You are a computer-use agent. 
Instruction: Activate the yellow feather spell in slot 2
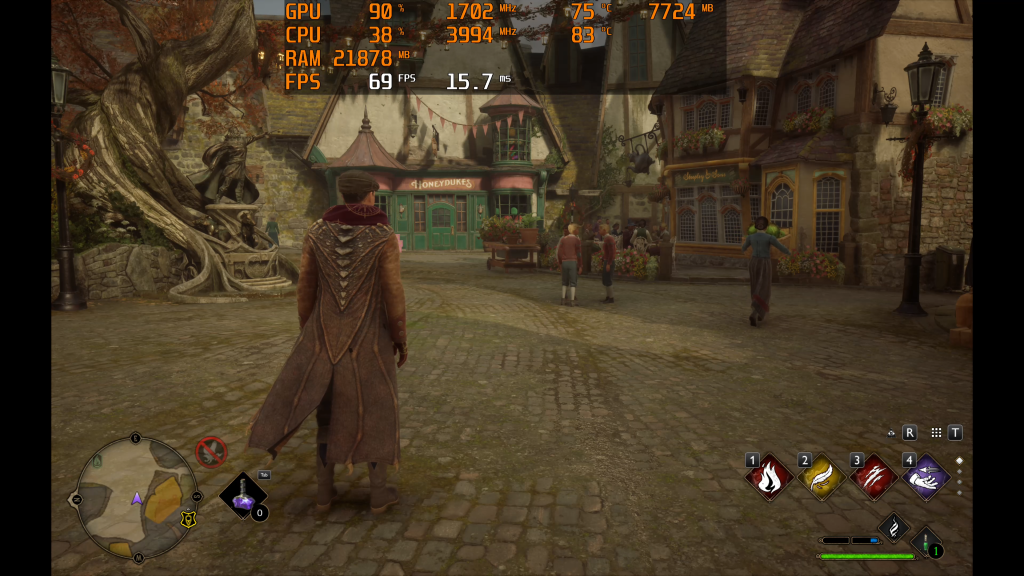pos(821,477)
